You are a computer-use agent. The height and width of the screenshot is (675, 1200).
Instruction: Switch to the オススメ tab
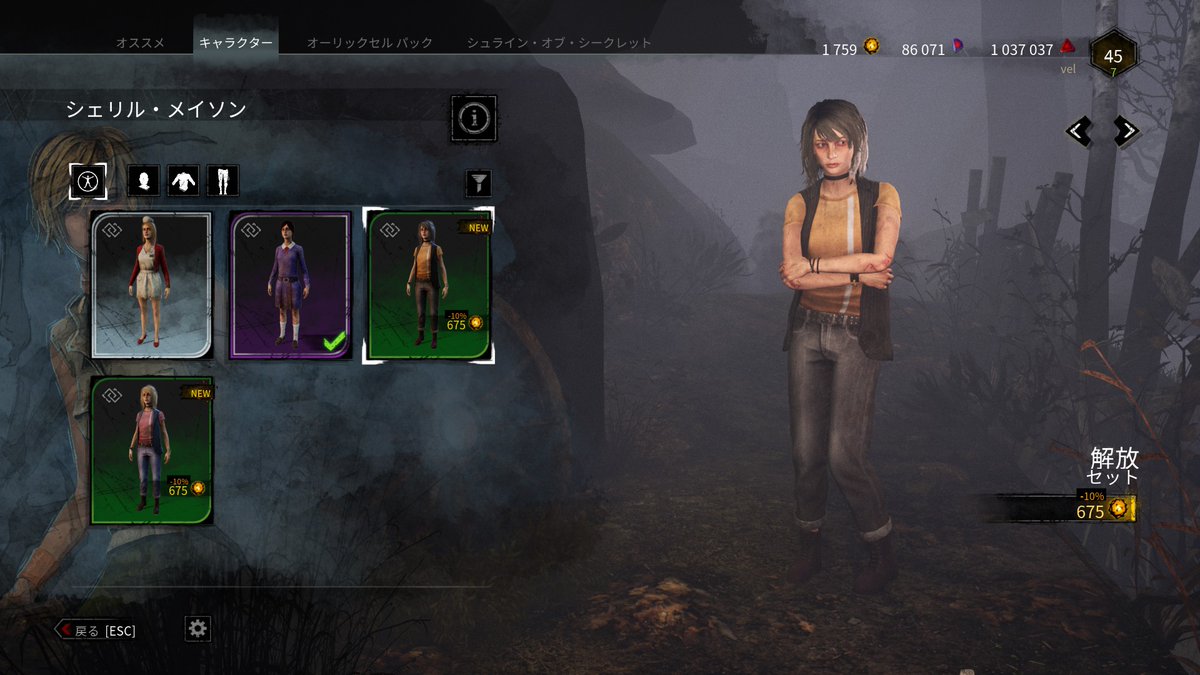(x=140, y=43)
